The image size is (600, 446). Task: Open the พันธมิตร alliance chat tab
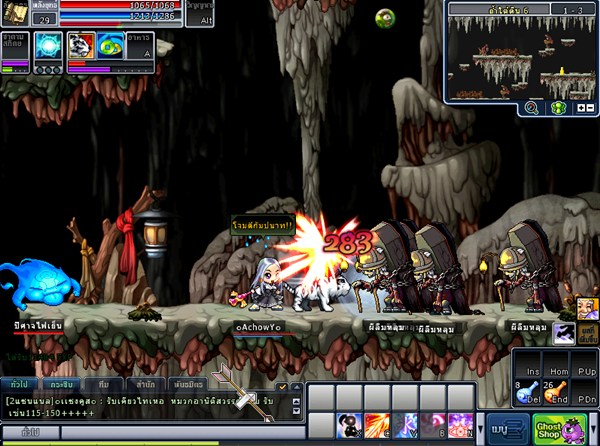point(187,384)
